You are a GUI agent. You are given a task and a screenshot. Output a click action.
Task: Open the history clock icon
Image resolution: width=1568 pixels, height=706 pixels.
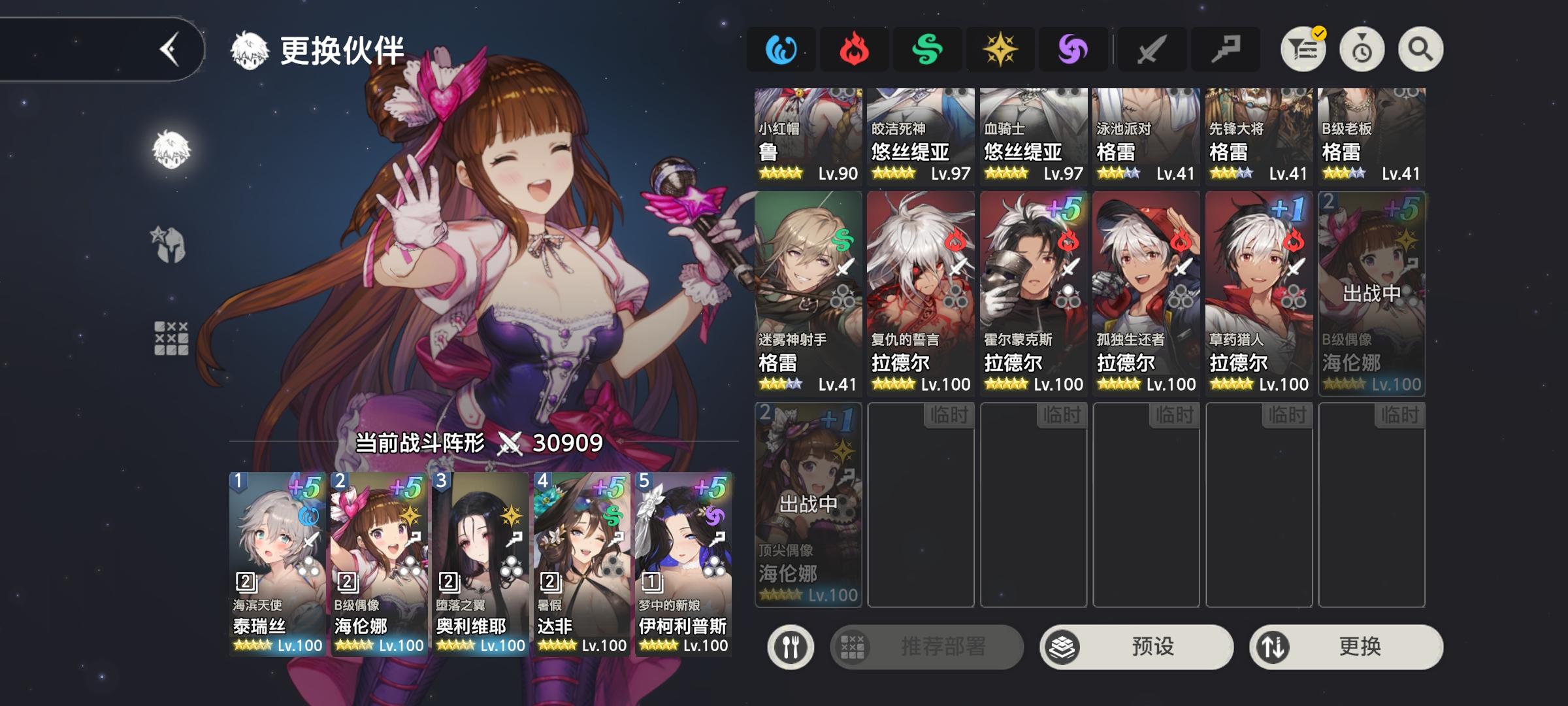pos(1361,48)
